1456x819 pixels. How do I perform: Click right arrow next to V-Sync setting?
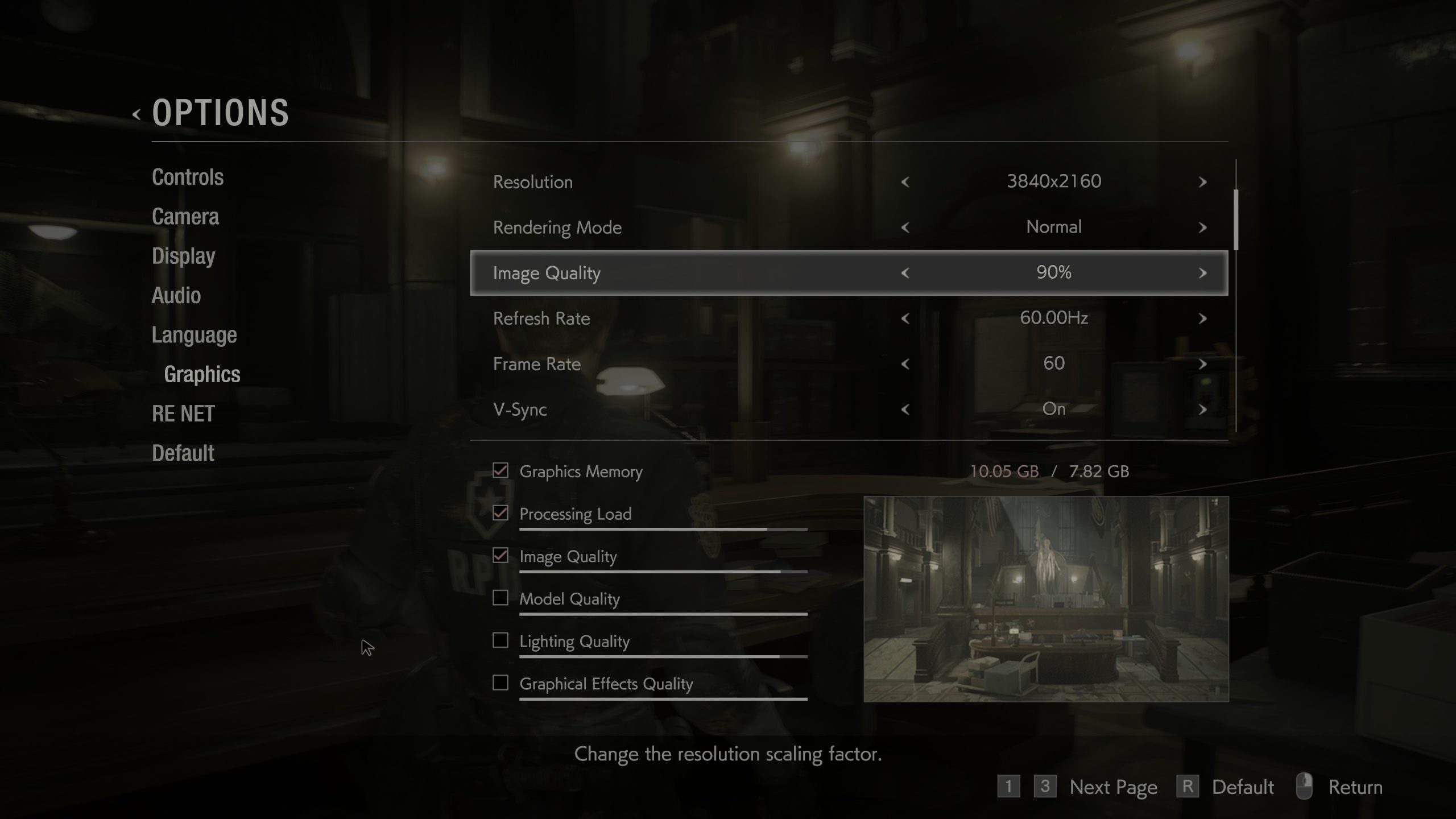point(1203,409)
